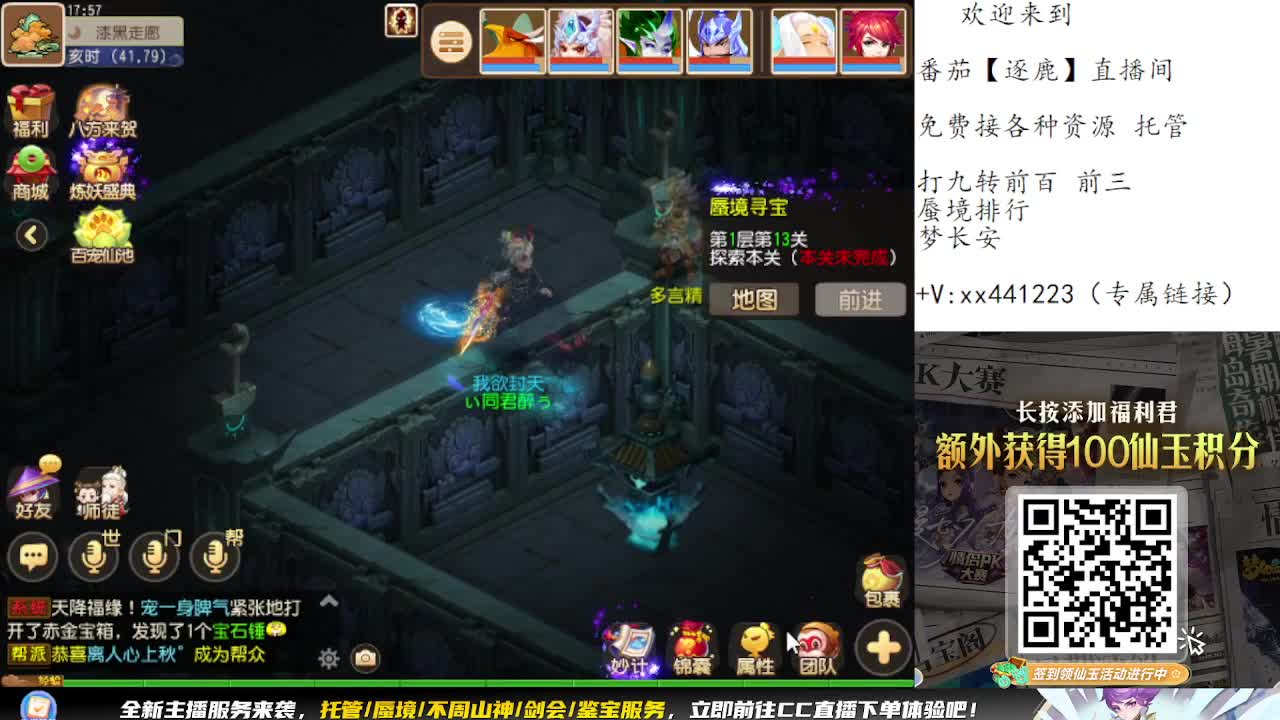Toggle the 帮 guild voice channel
Screen dimensions: 1280x720
[x=212, y=557]
